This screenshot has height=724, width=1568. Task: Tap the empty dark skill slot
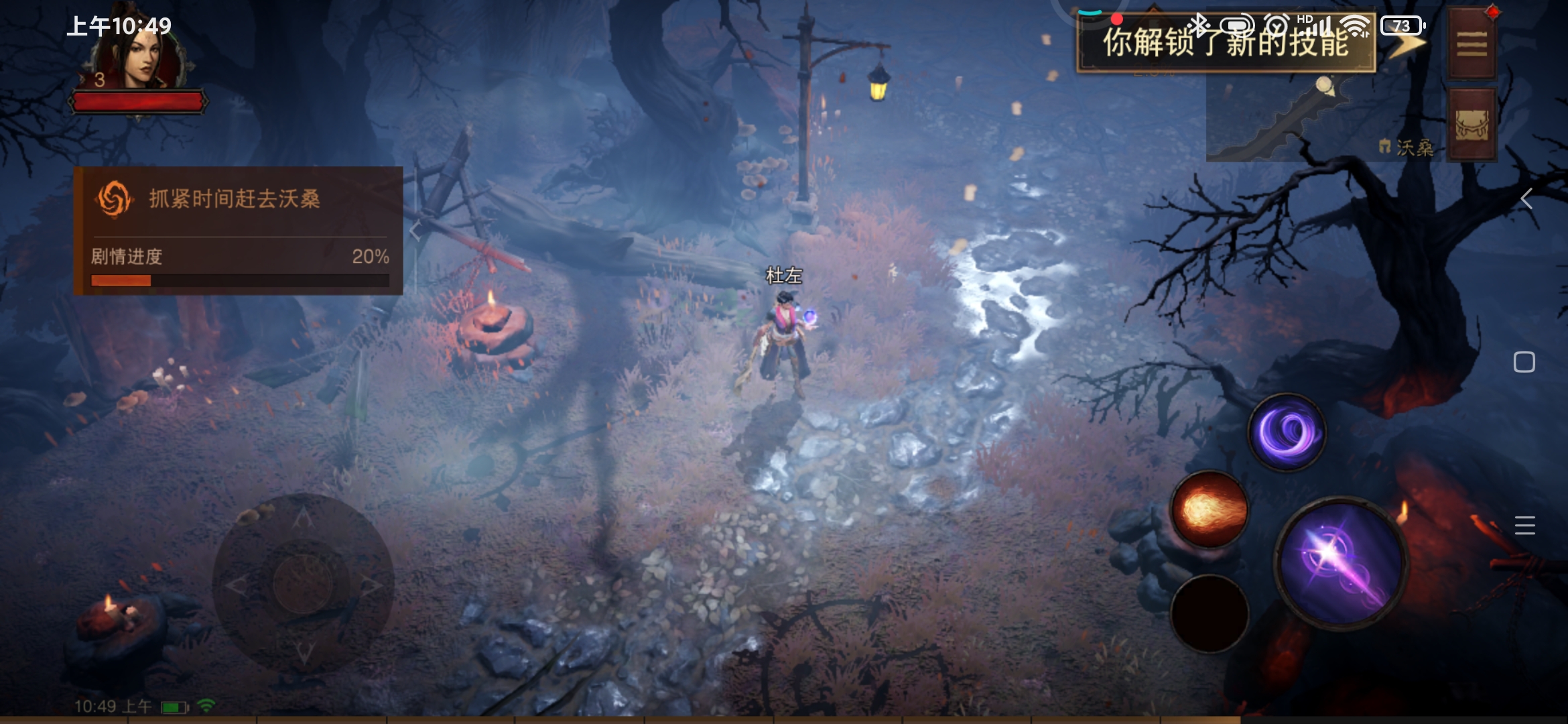click(1210, 613)
